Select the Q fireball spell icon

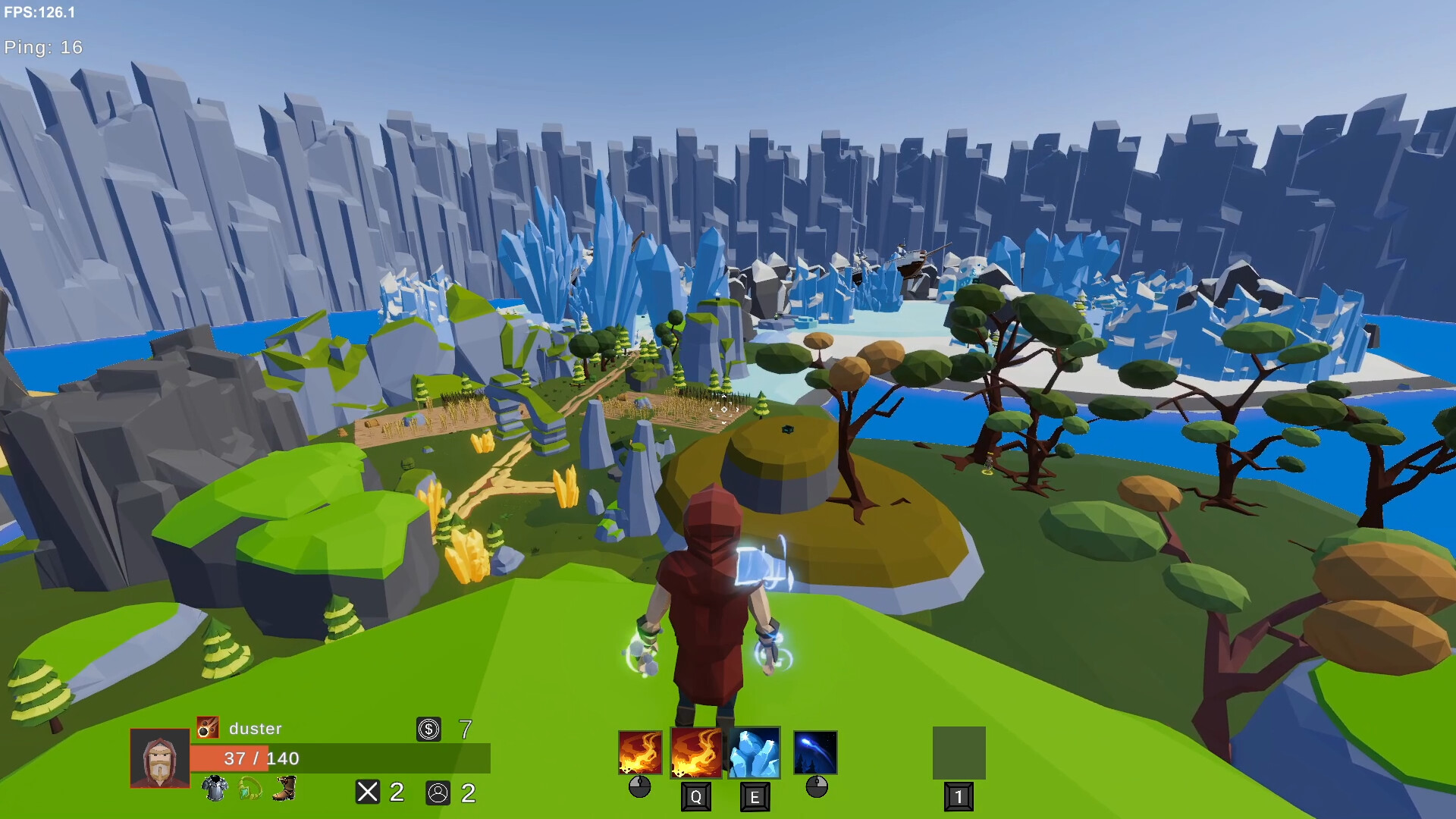pyautogui.click(x=695, y=751)
